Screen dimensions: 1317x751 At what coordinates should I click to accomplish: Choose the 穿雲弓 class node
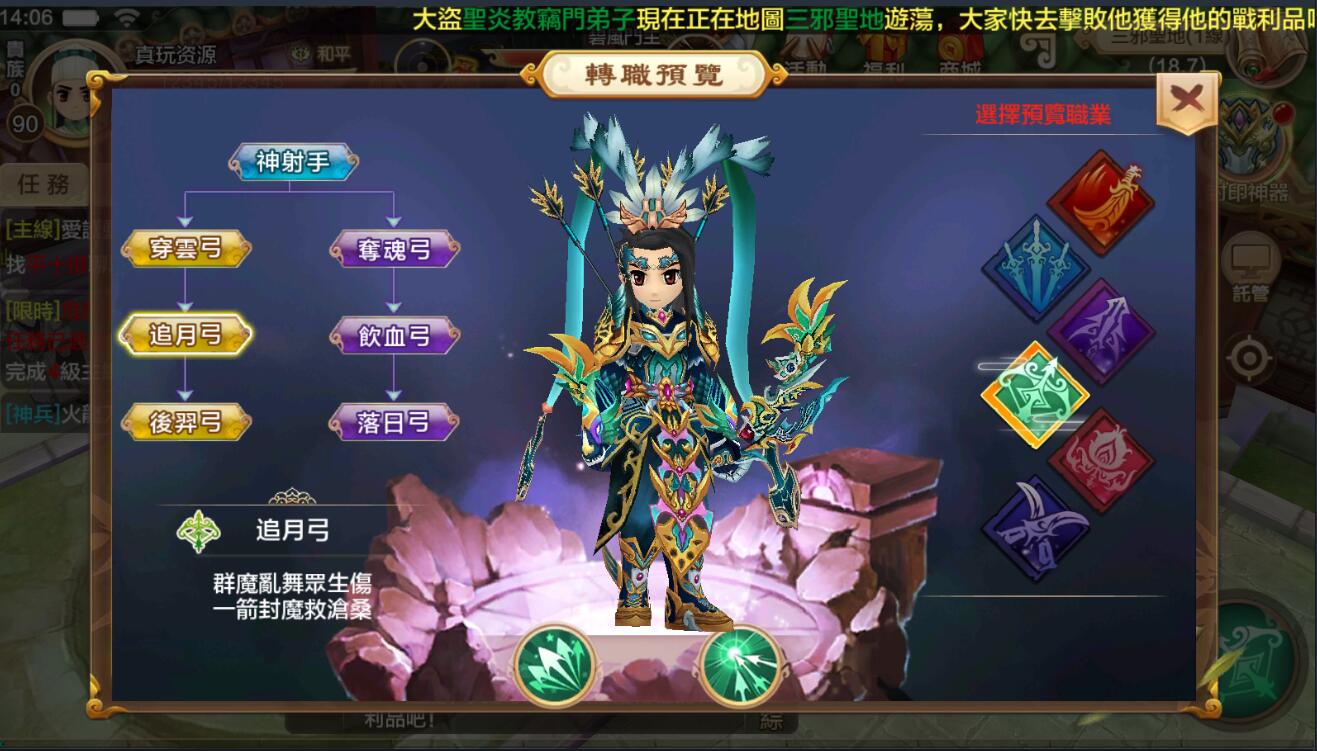[186, 249]
